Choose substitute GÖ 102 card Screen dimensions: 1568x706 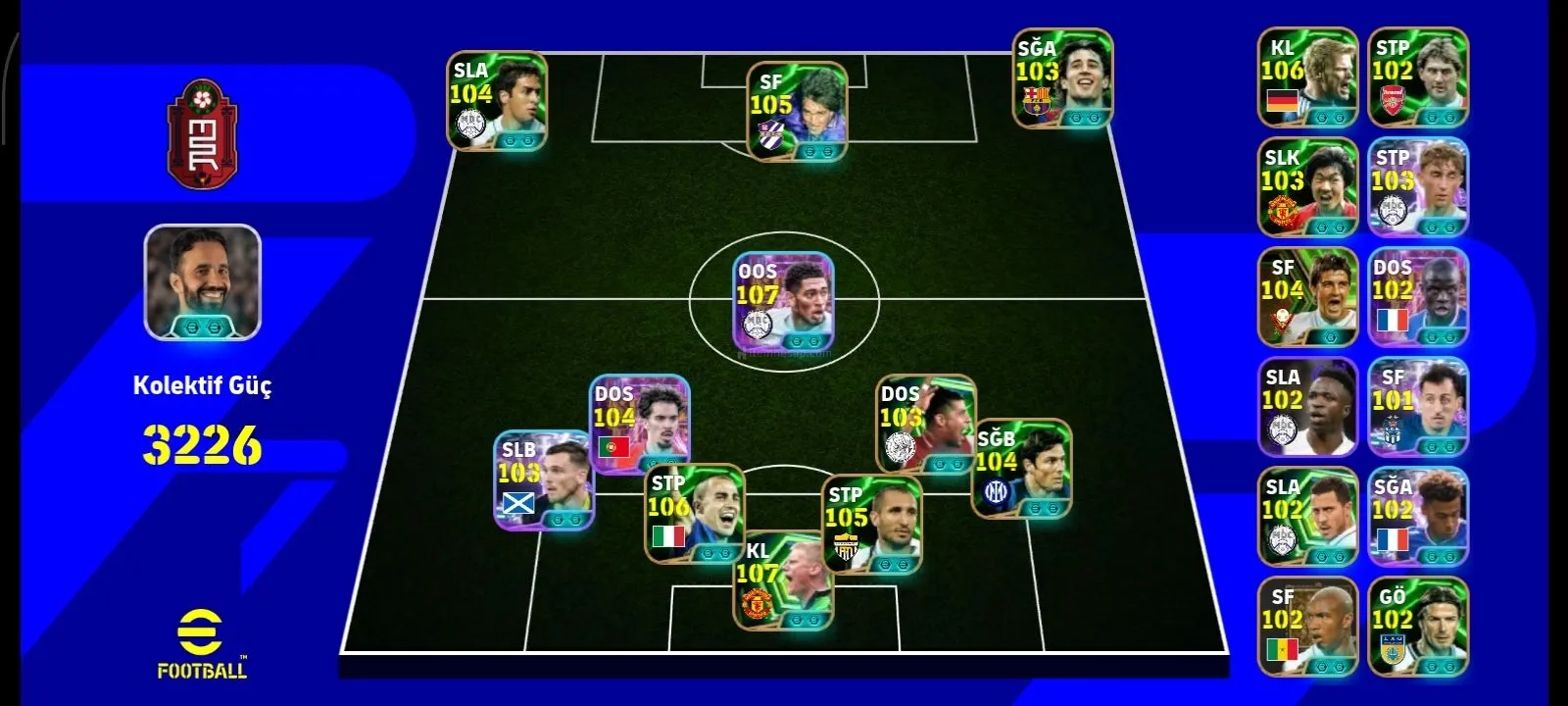click(x=1418, y=628)
